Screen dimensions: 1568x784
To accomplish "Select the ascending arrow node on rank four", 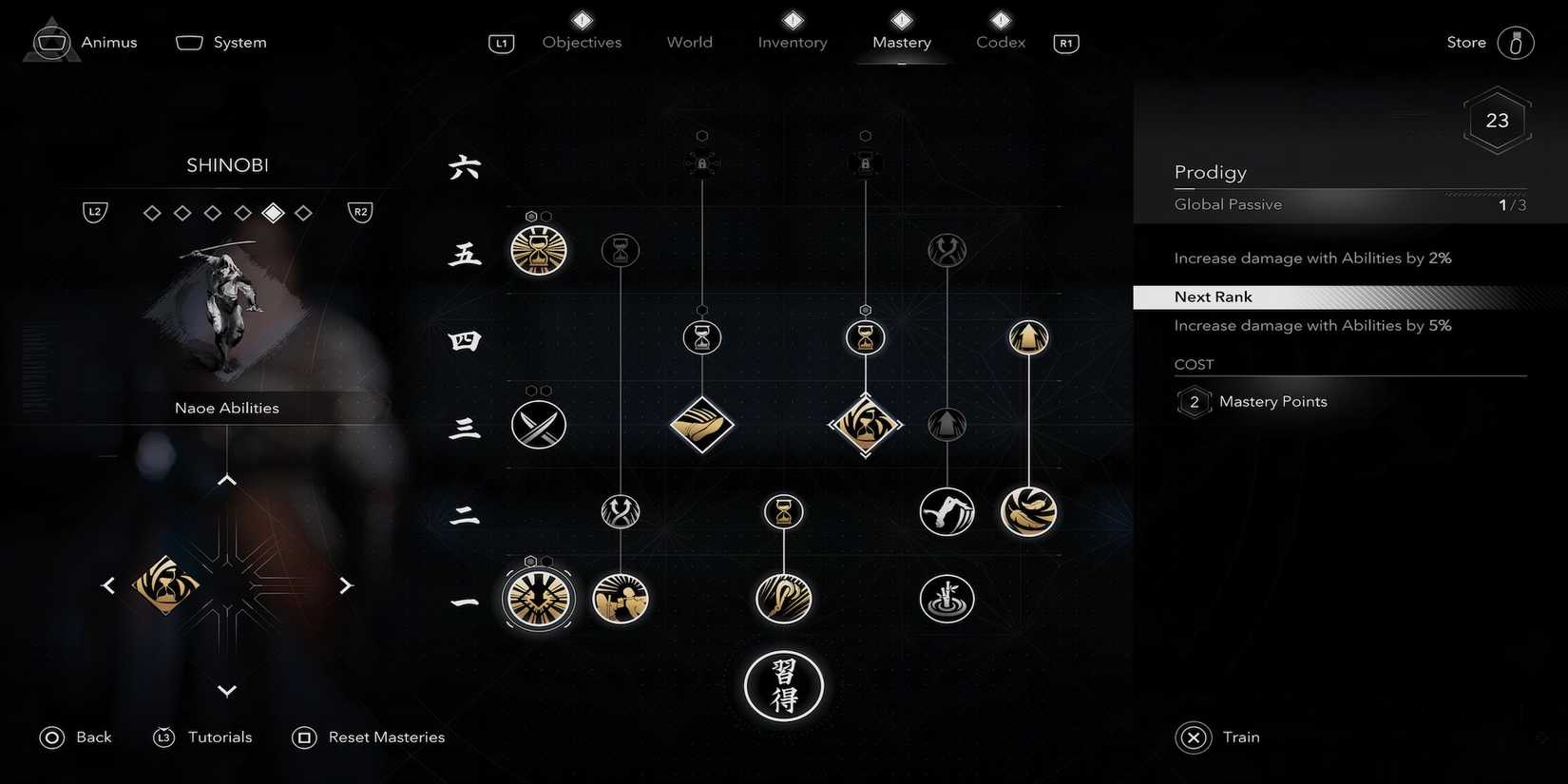I will (x=1028, y=337).
